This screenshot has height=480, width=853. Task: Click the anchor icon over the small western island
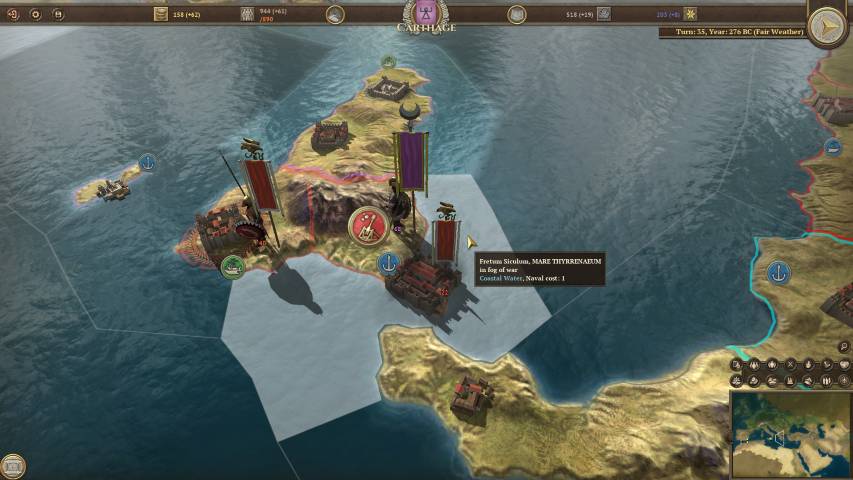point(147,162)
